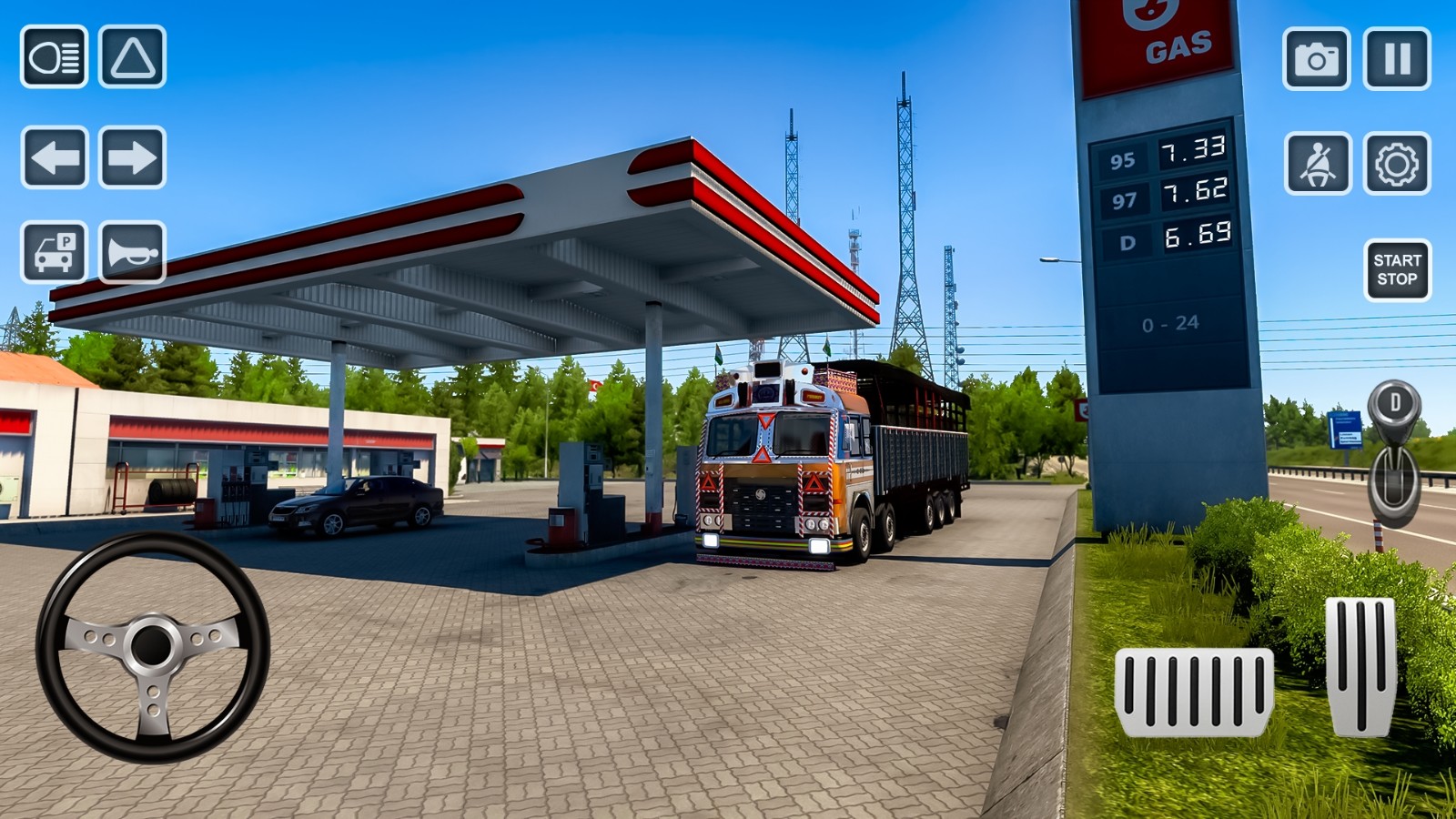Open the settings gear
1456x819 pixels.
click(x=1398, y=168)
